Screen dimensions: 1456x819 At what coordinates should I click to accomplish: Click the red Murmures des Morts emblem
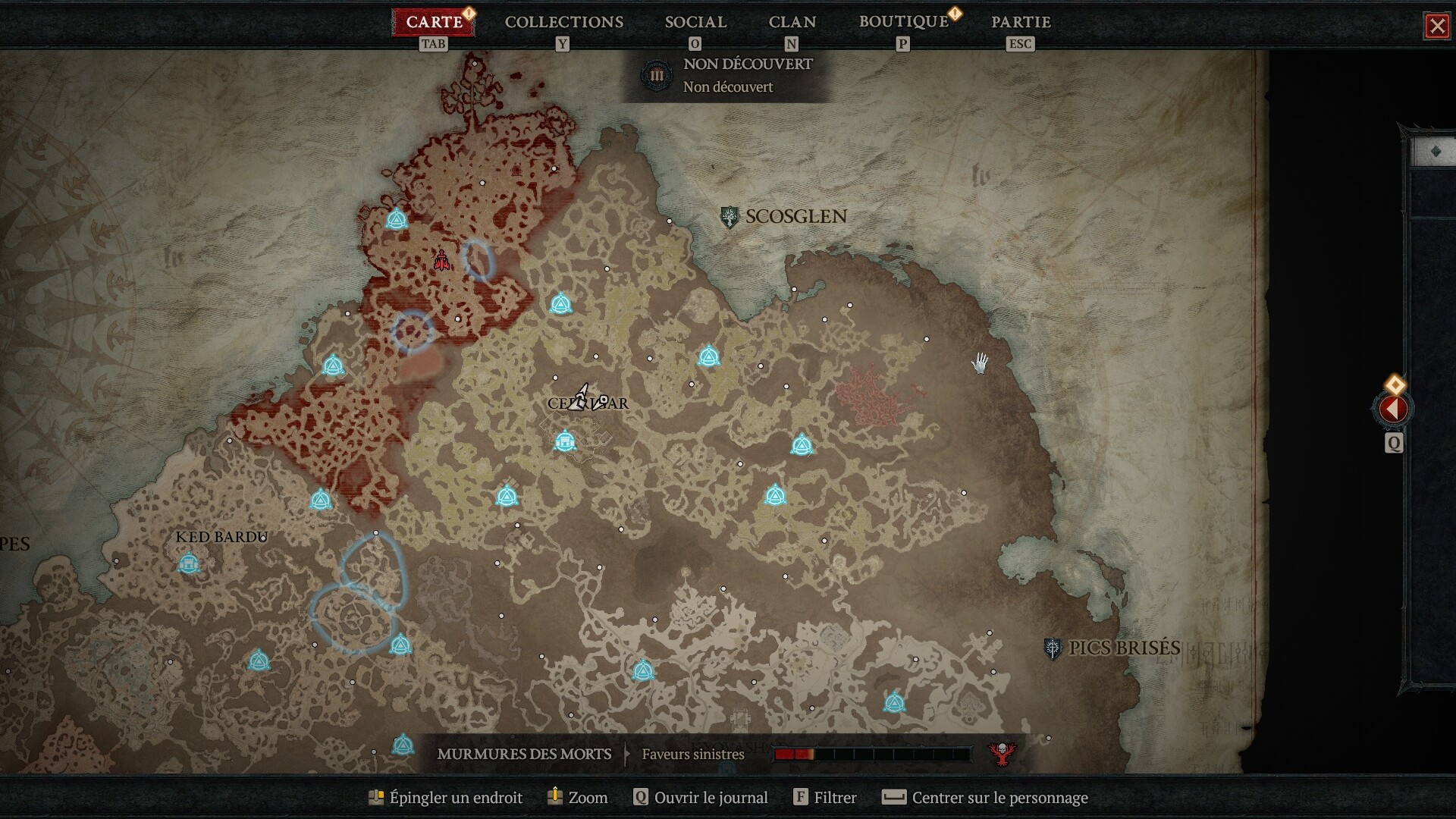tap(1002, 753)
